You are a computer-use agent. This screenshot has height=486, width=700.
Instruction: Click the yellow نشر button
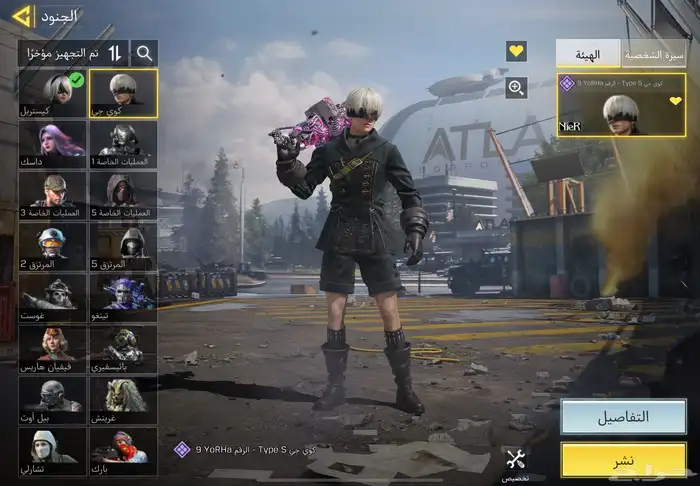pos(623,459)
